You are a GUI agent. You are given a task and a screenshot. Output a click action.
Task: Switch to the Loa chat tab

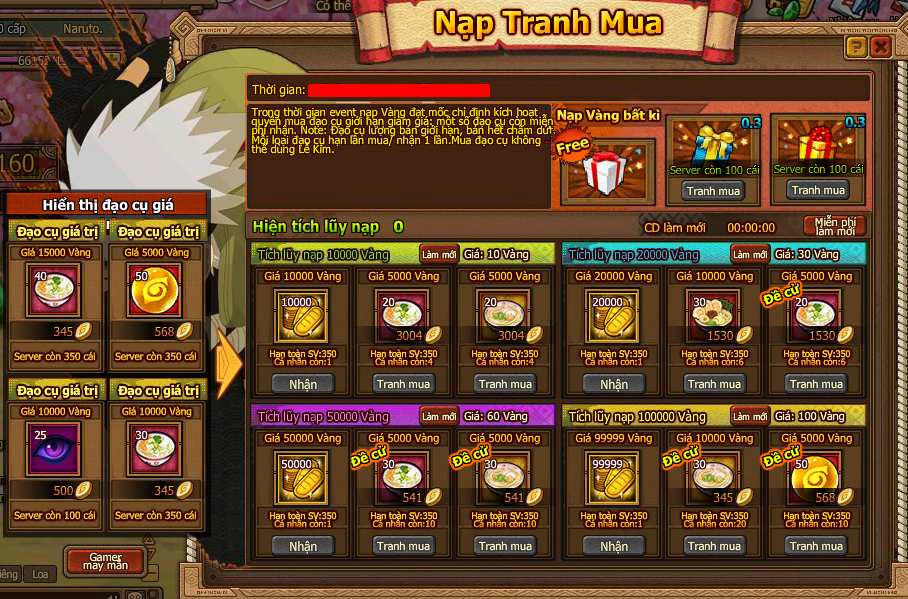(40, 574)
